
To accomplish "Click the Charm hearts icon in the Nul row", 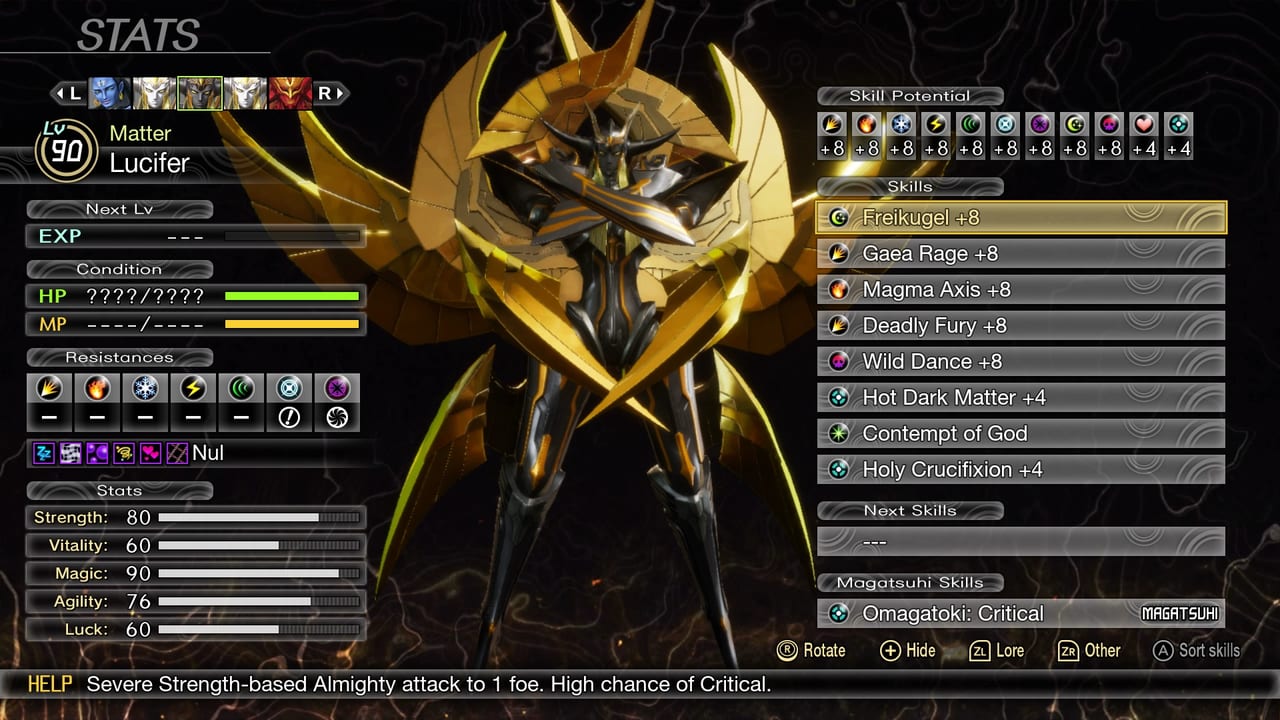I will click(x=148, y=453).
